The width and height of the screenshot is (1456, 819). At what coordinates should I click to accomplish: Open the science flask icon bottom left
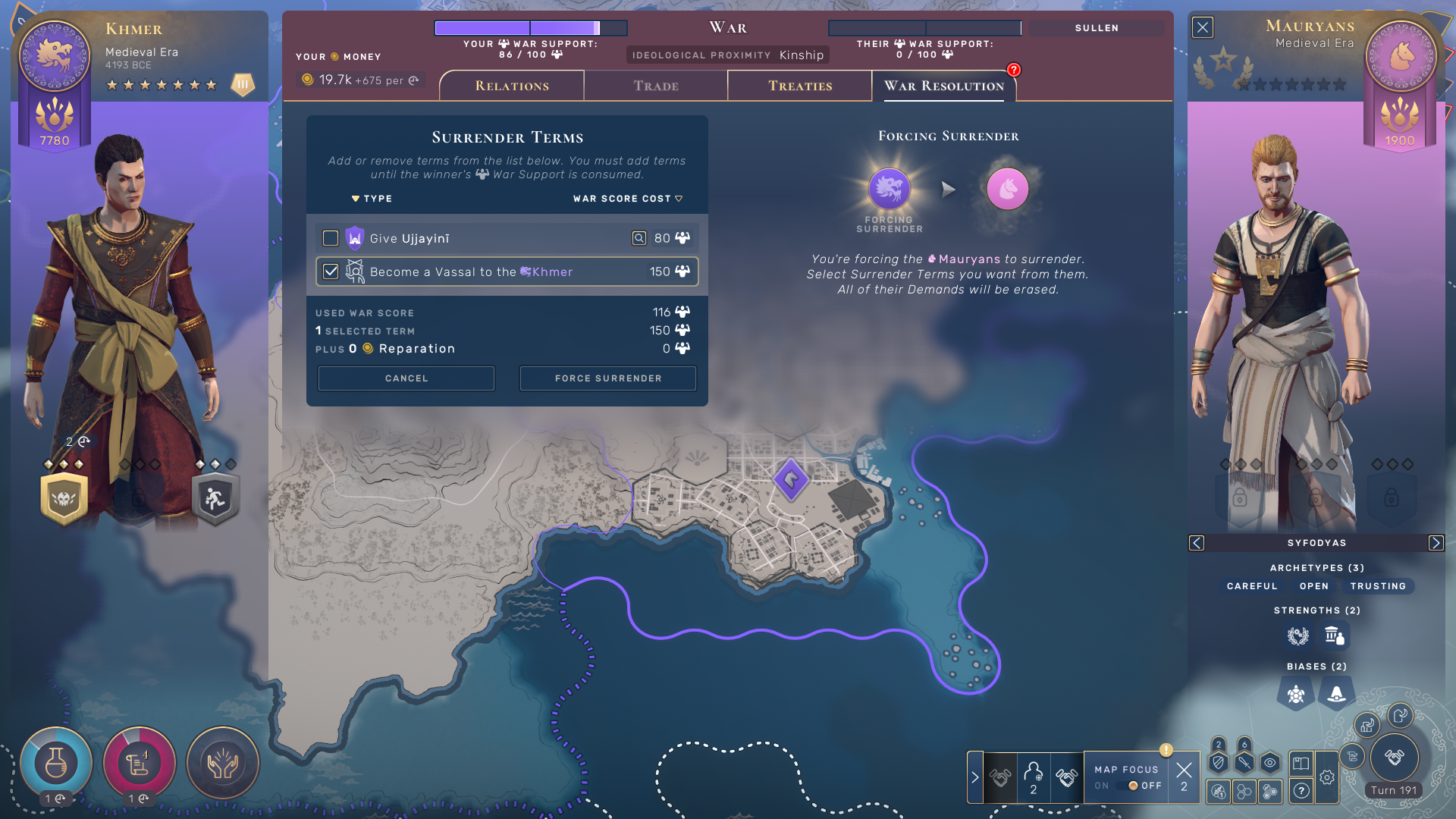tap(55, 763)
